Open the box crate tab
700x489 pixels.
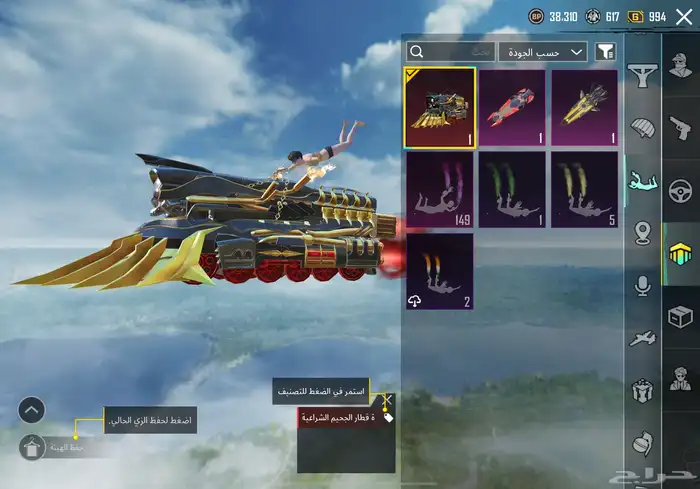click(681, 316)
